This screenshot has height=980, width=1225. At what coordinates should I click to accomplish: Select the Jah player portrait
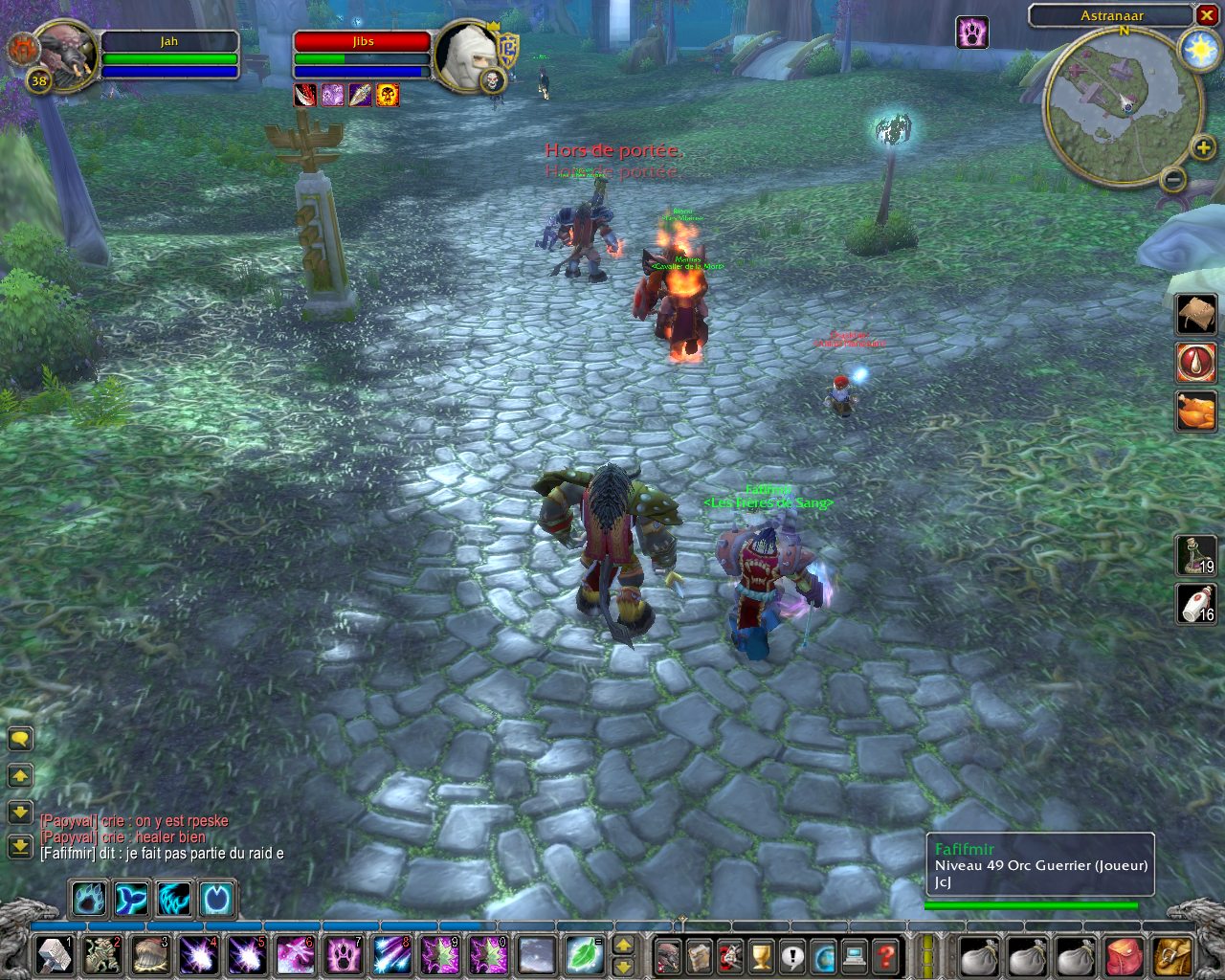tap(65, 54)
